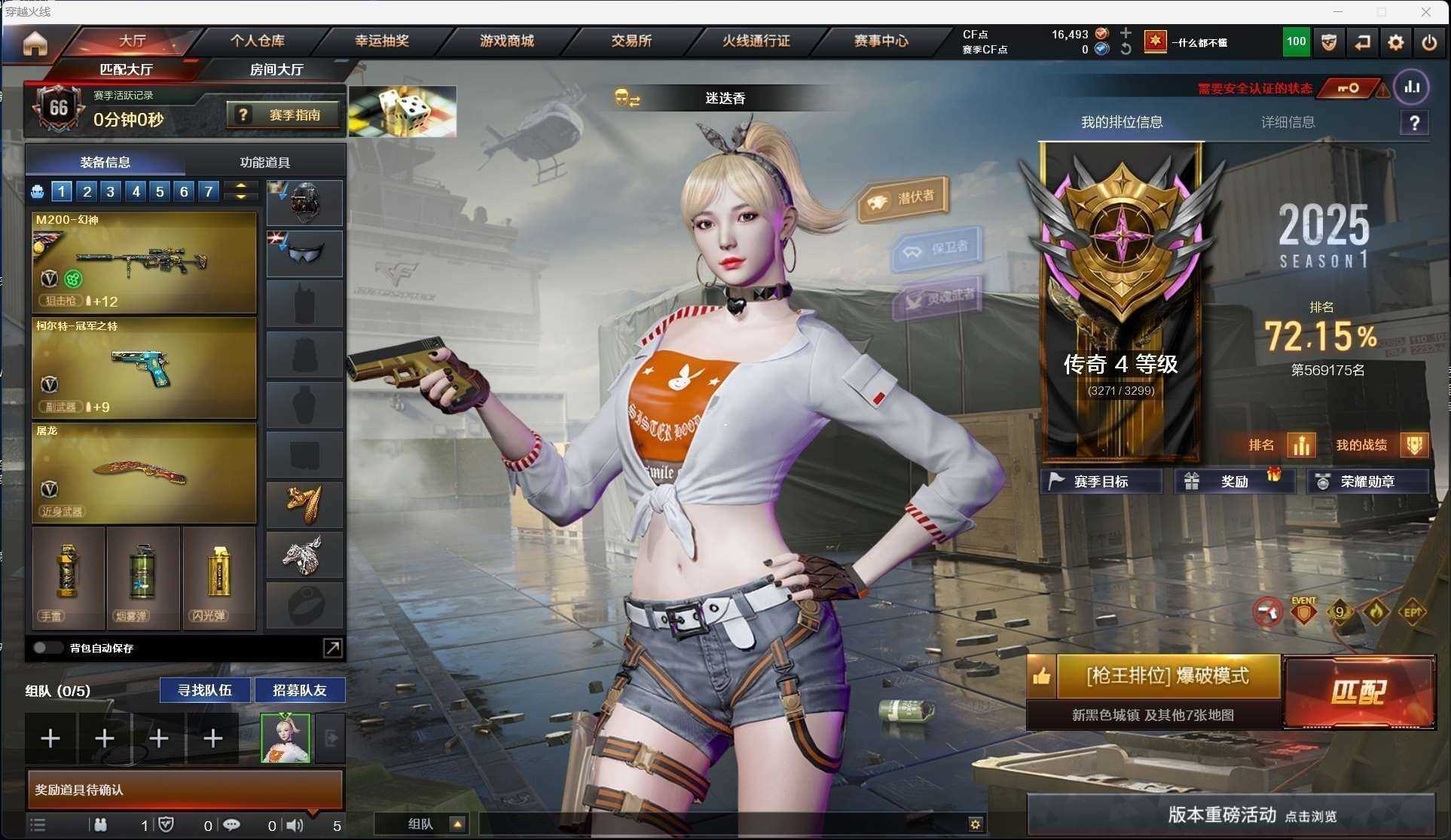Go to the 游戏商城 shop

tap(506, 41)
